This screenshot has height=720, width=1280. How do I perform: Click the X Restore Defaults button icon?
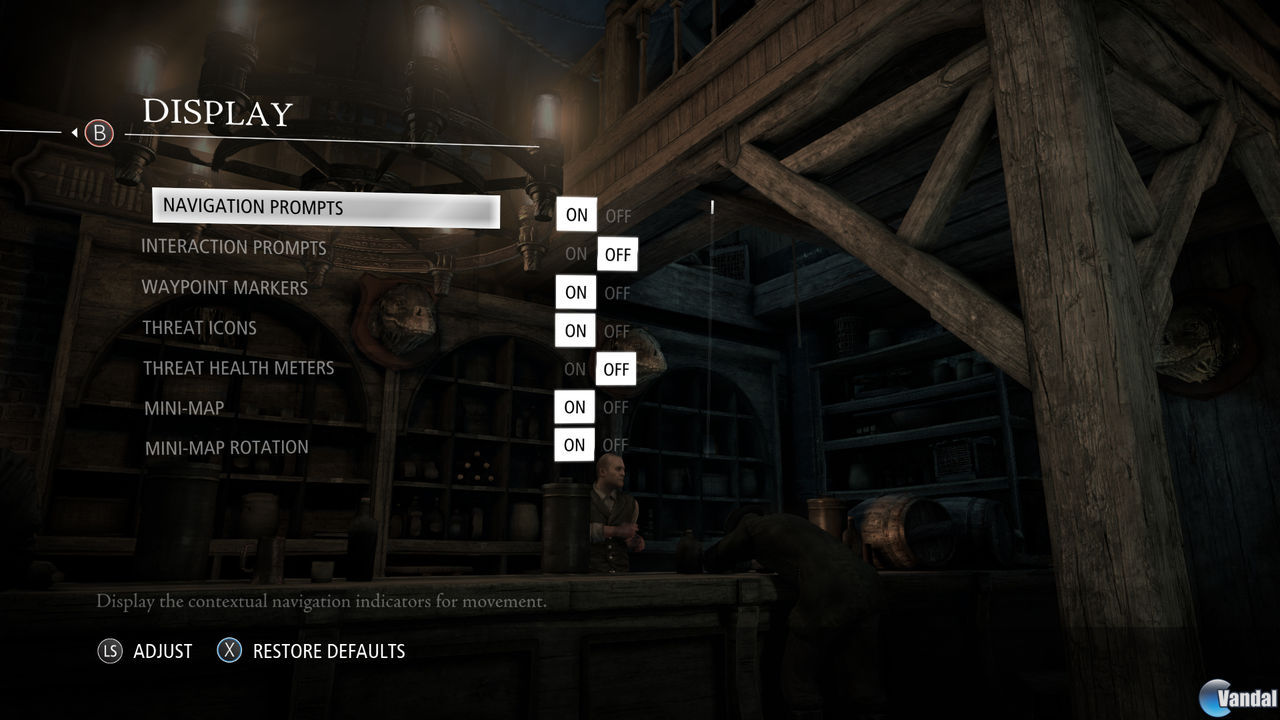click(230, 650)
